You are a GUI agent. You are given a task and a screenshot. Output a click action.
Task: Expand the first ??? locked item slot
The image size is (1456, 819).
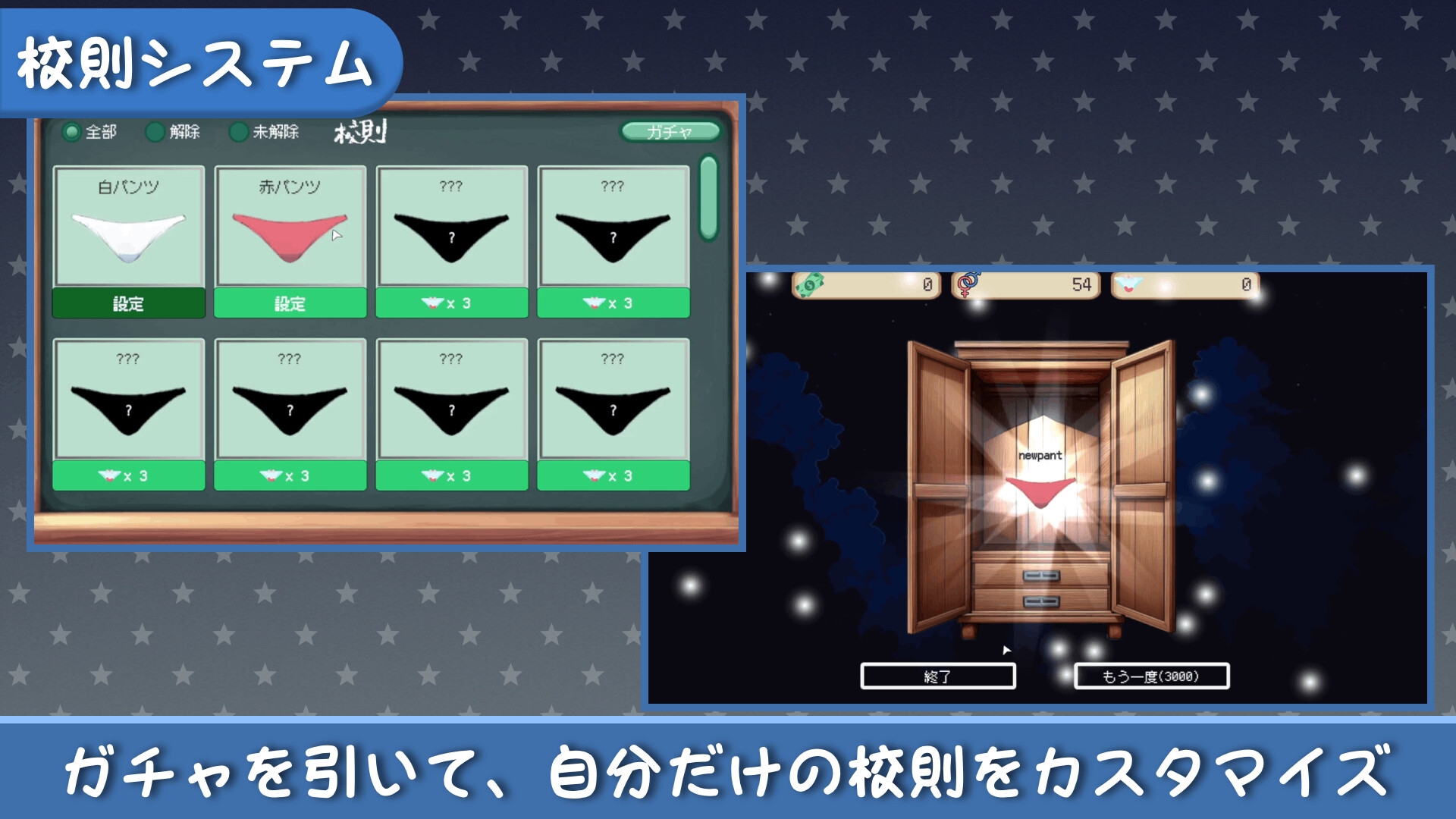452,227
